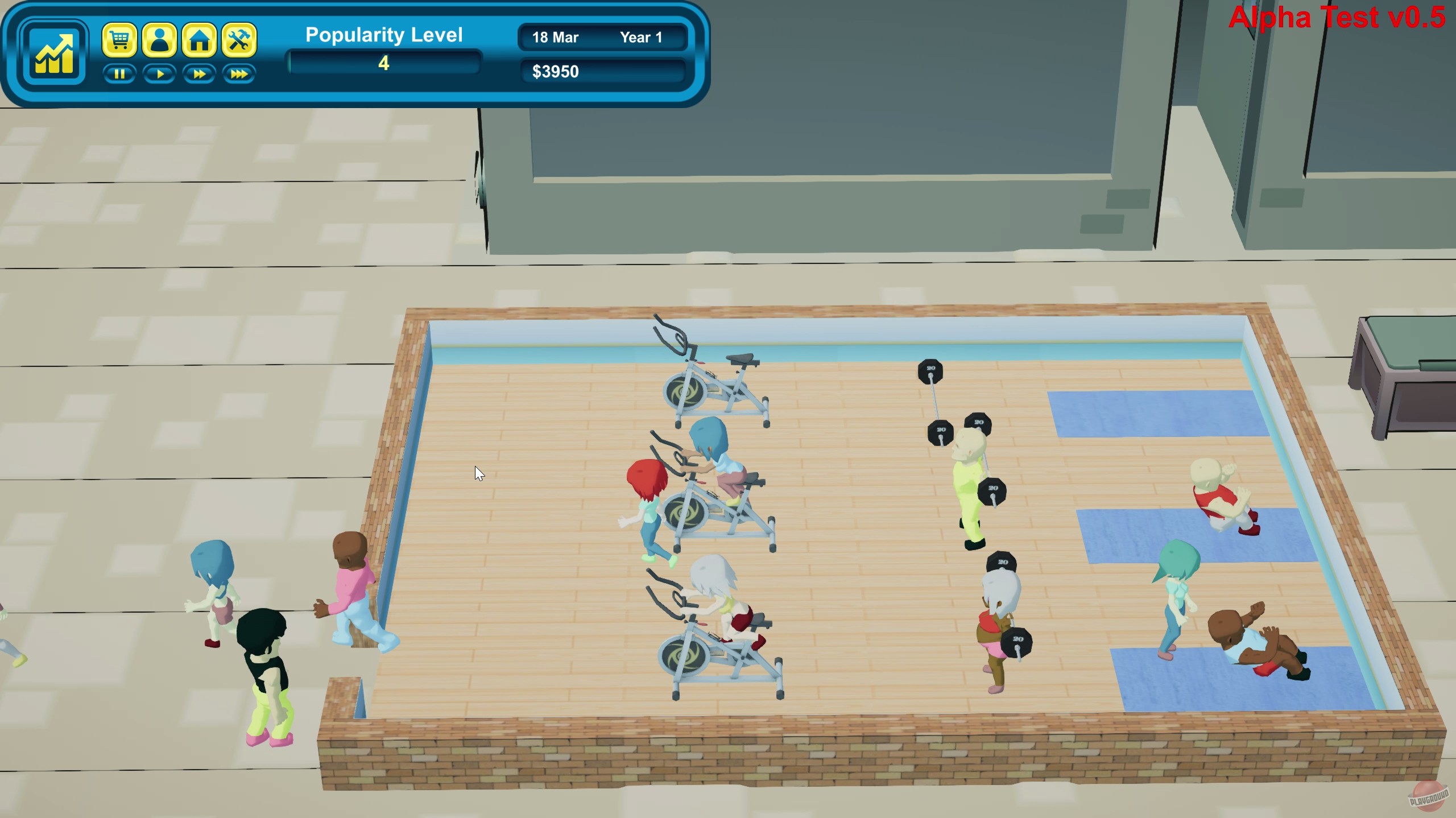The image size is (1456, 818).
Task: Pause the game simulation
Action: point(119,74)
